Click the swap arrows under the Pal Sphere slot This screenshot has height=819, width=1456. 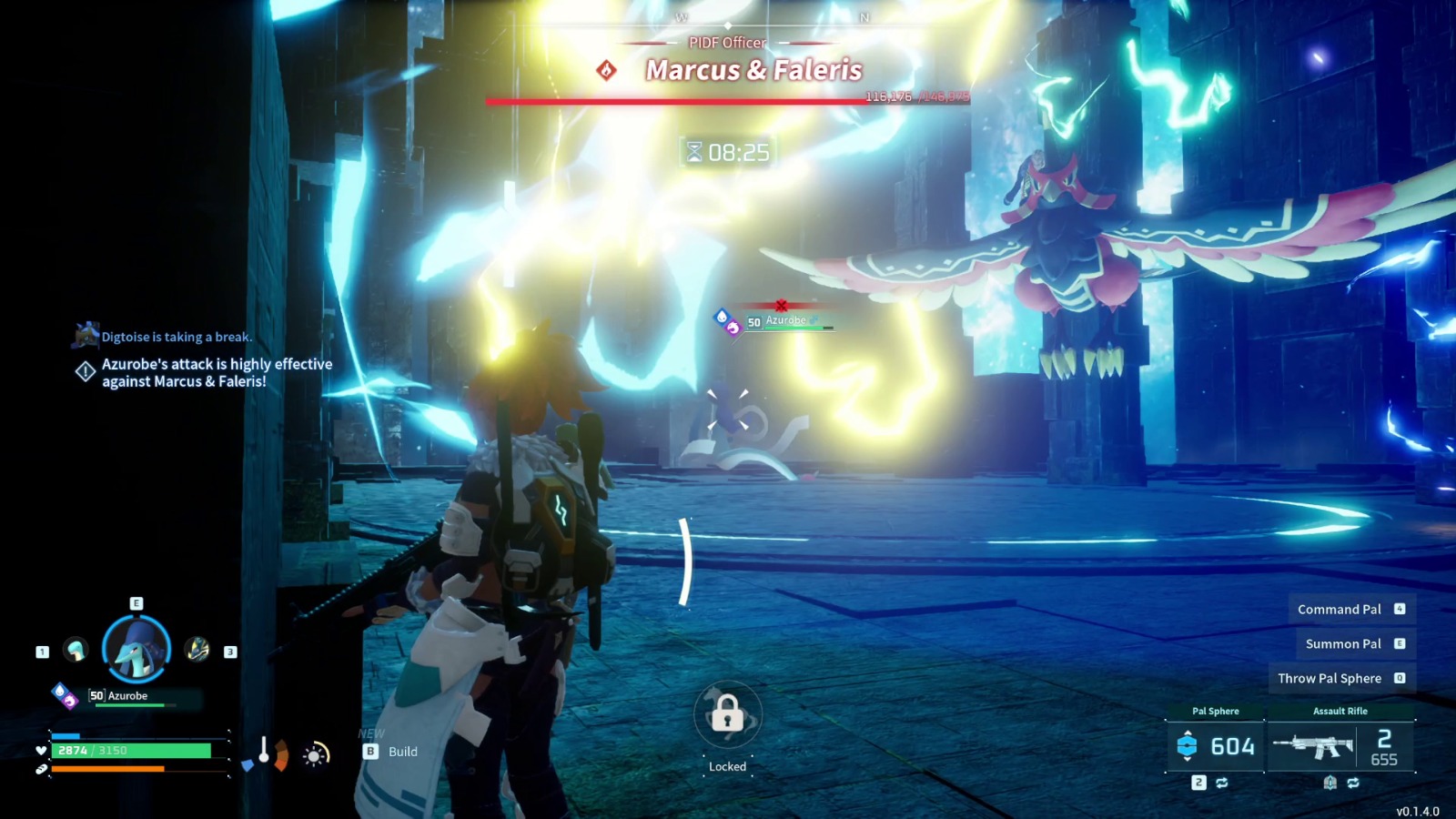1221,783
